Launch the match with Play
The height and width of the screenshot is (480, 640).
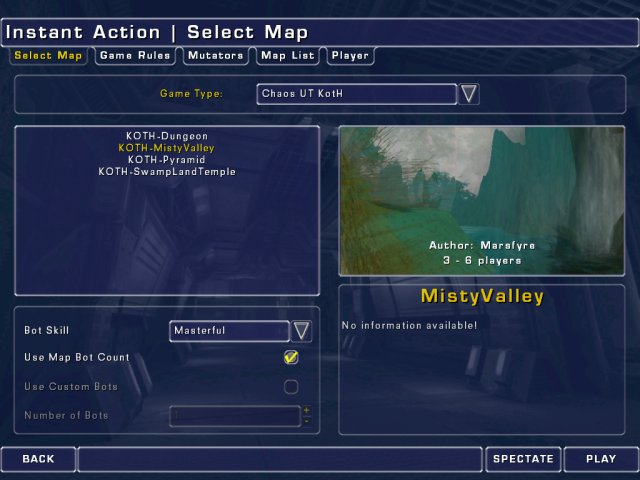click(601, 459)
